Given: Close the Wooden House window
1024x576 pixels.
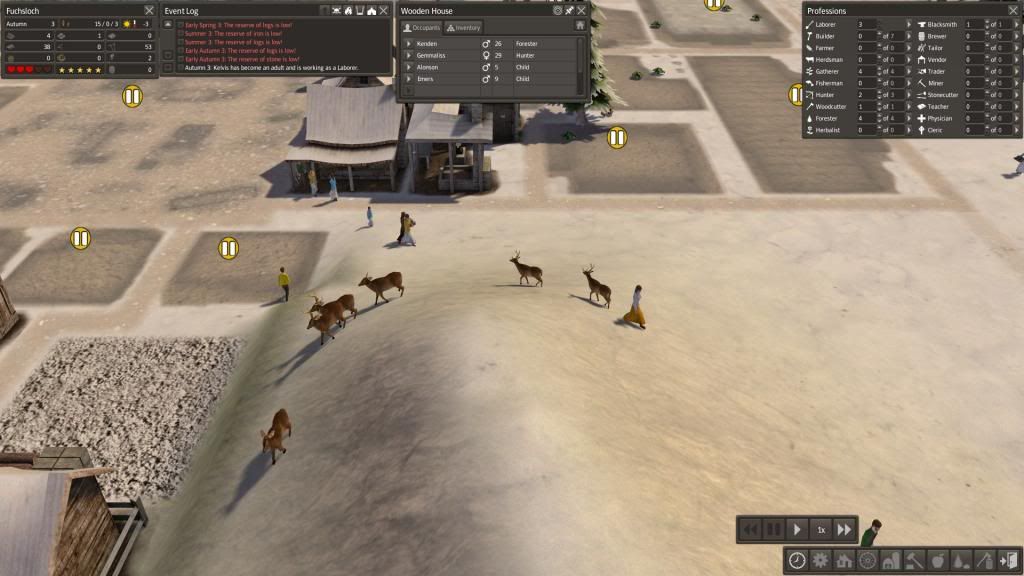Looking at the screenshot, I should (582, 10).
